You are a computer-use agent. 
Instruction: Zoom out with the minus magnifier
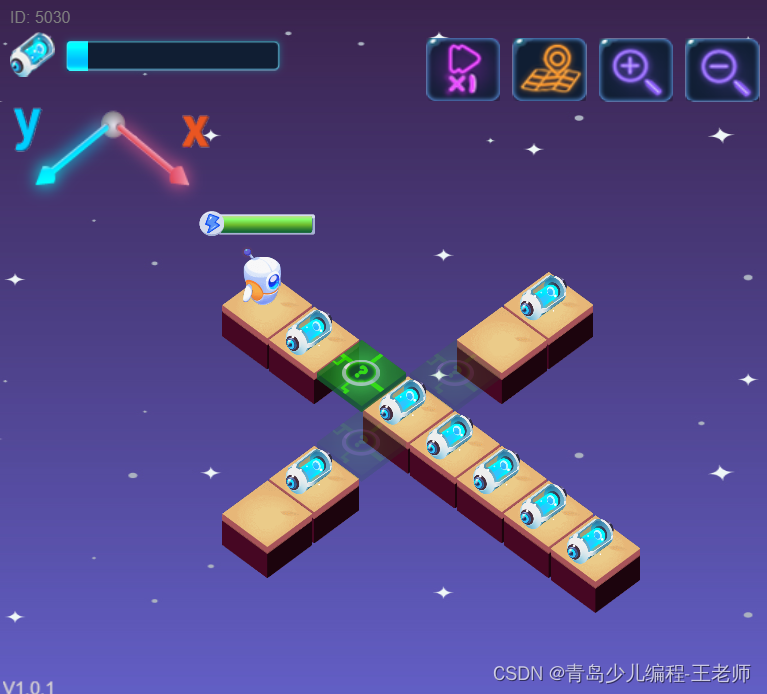722,69
